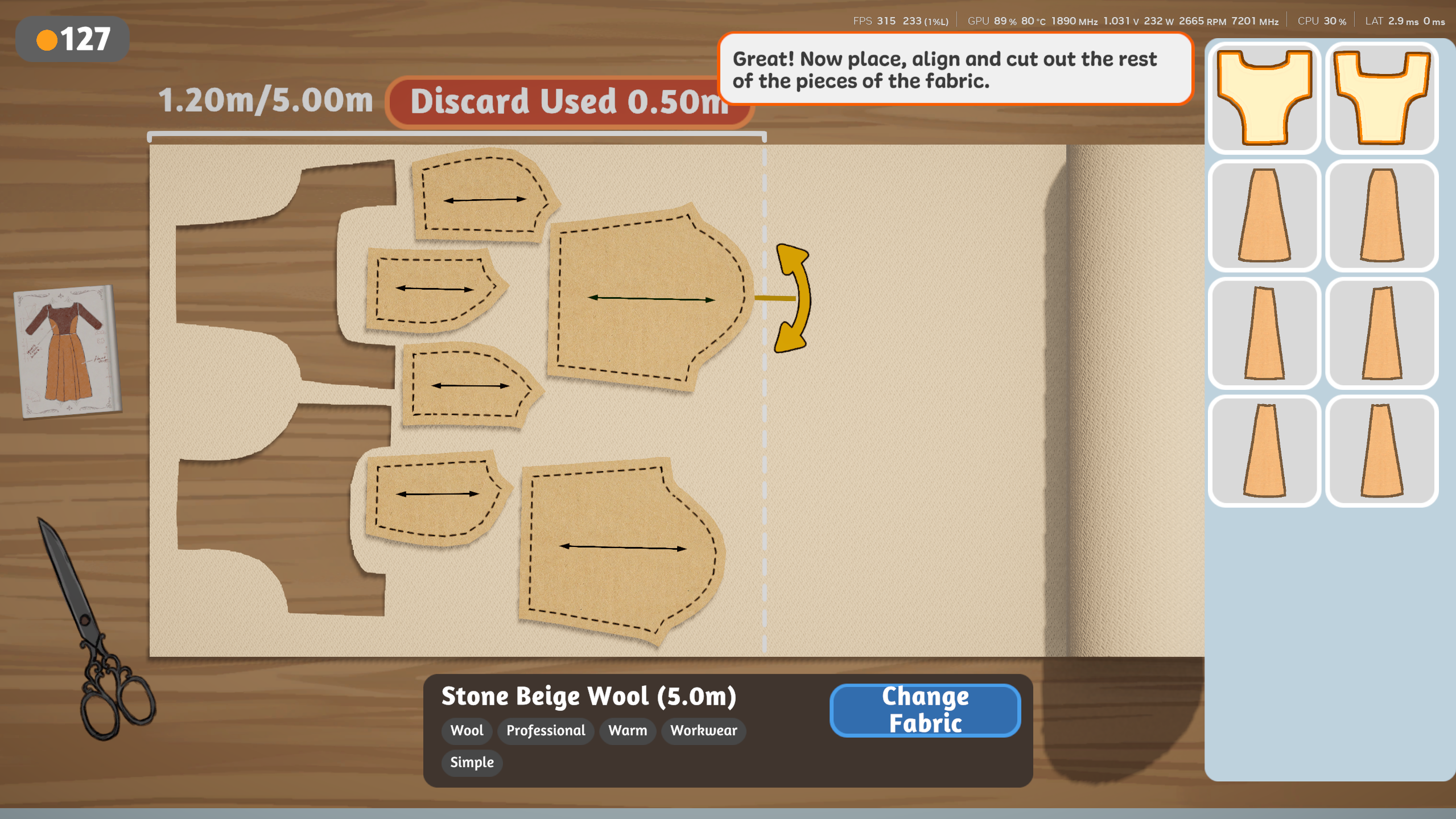The height and width of the screenshot is (819, 1456).
Task: Click the Wool fabric tag
Action: coord(467,731)
